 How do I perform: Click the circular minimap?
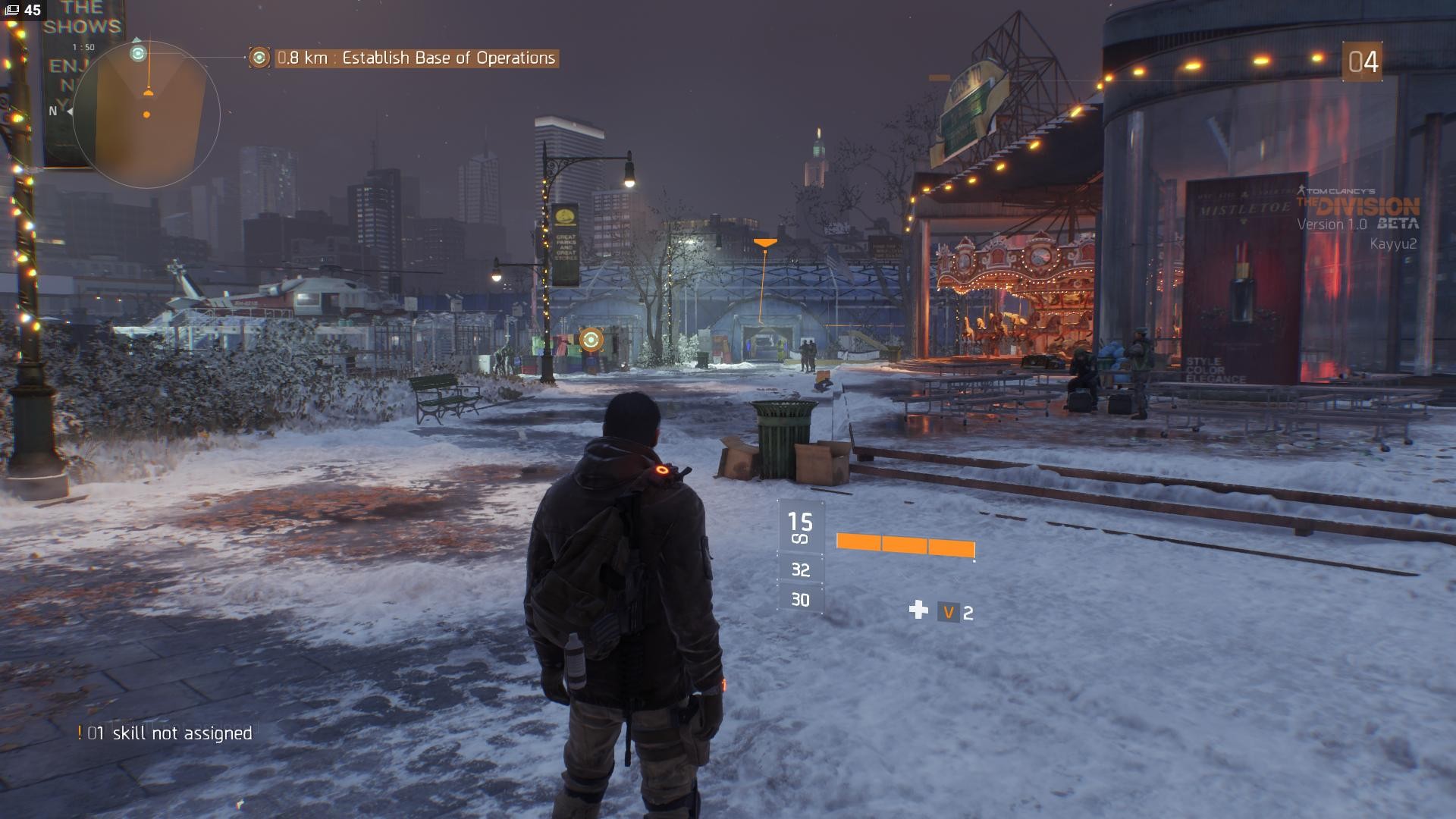147,115
